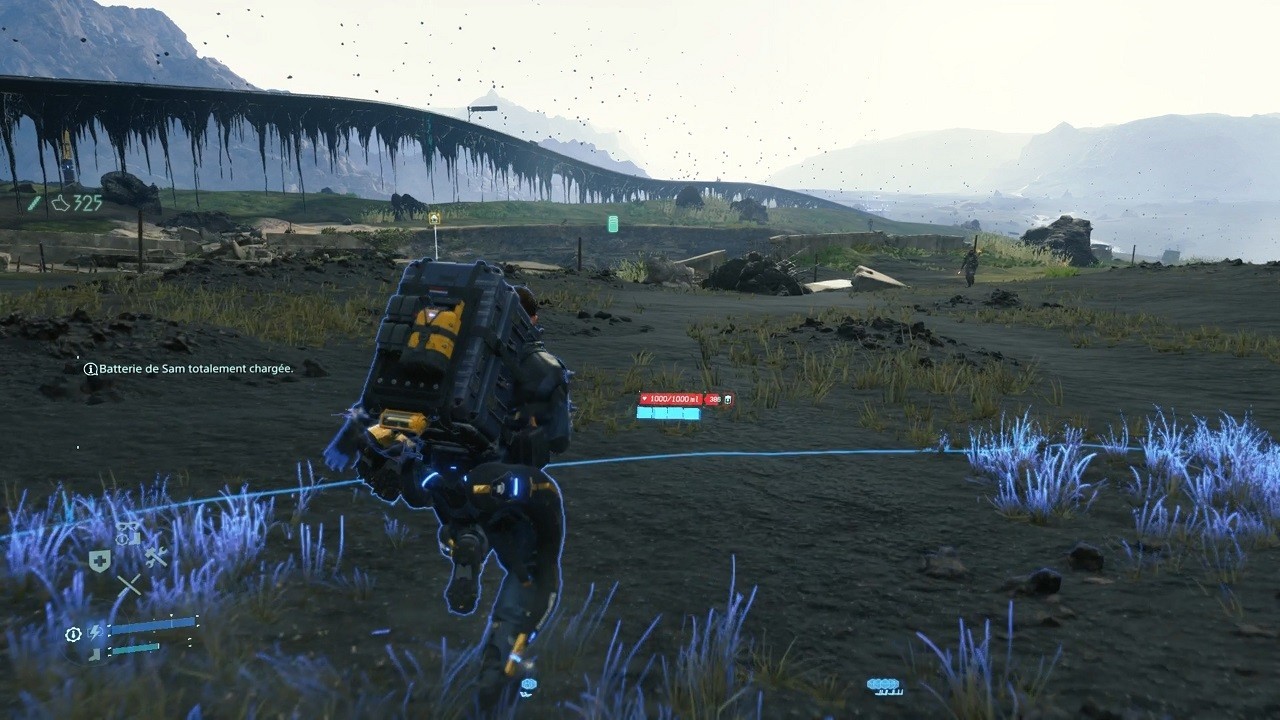Viewport: 1280px width, 720px height.
Task: Click the circular gear alert icon in the corner
Action: tap(74, 632)
